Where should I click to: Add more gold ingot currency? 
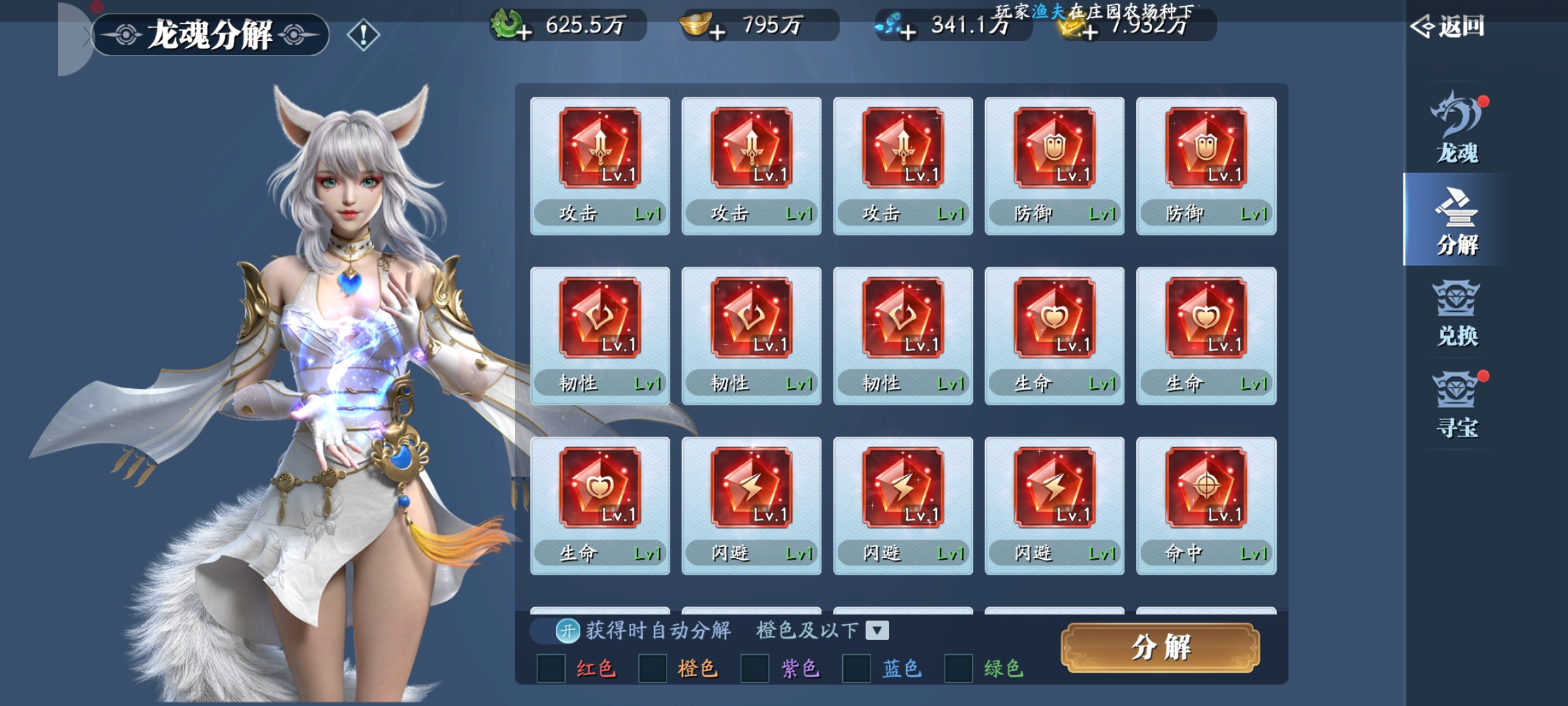[x=717, y=31]
